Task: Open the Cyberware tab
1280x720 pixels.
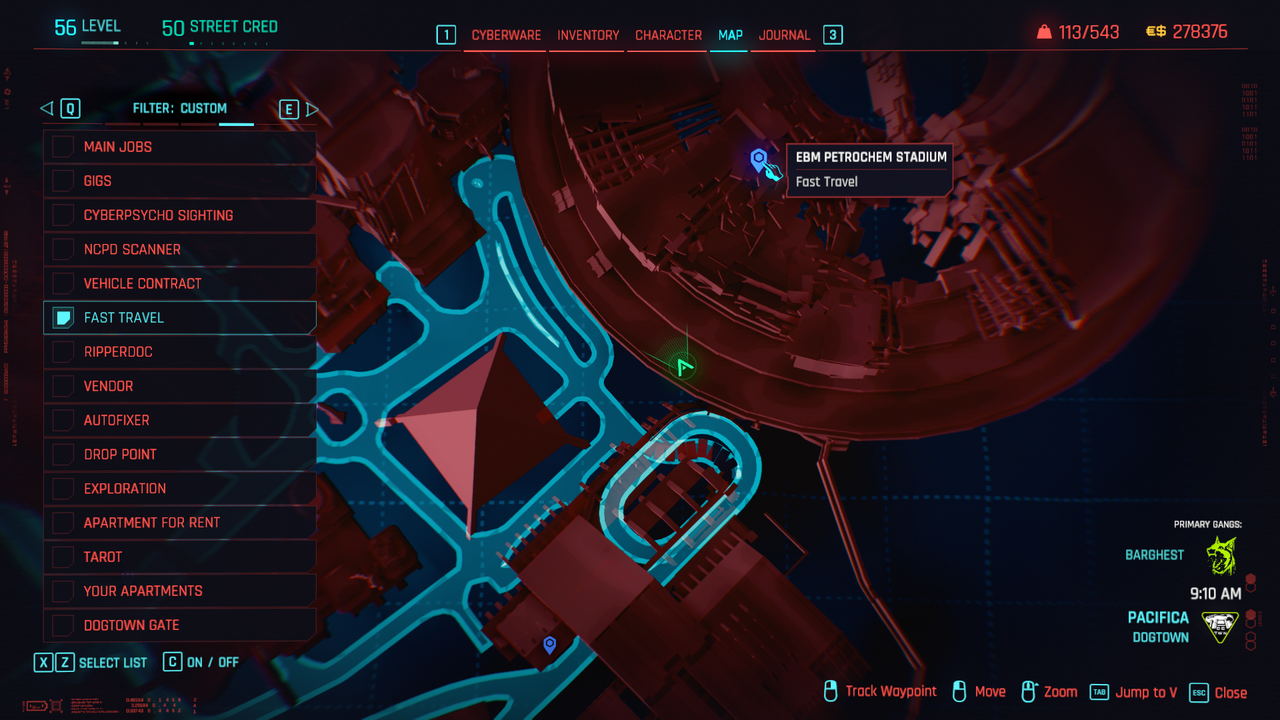Action: pos(506,35)
